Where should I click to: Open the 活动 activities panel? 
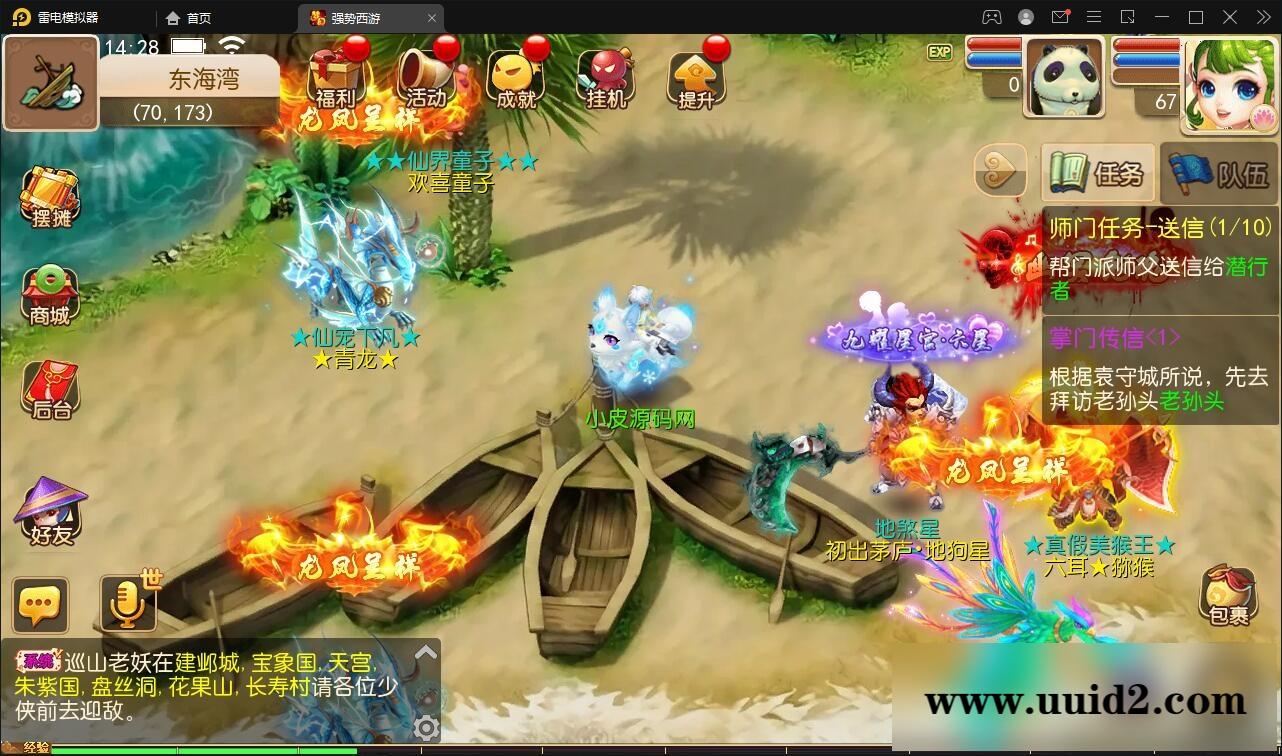pyautogui.click(x=425, y=80)
